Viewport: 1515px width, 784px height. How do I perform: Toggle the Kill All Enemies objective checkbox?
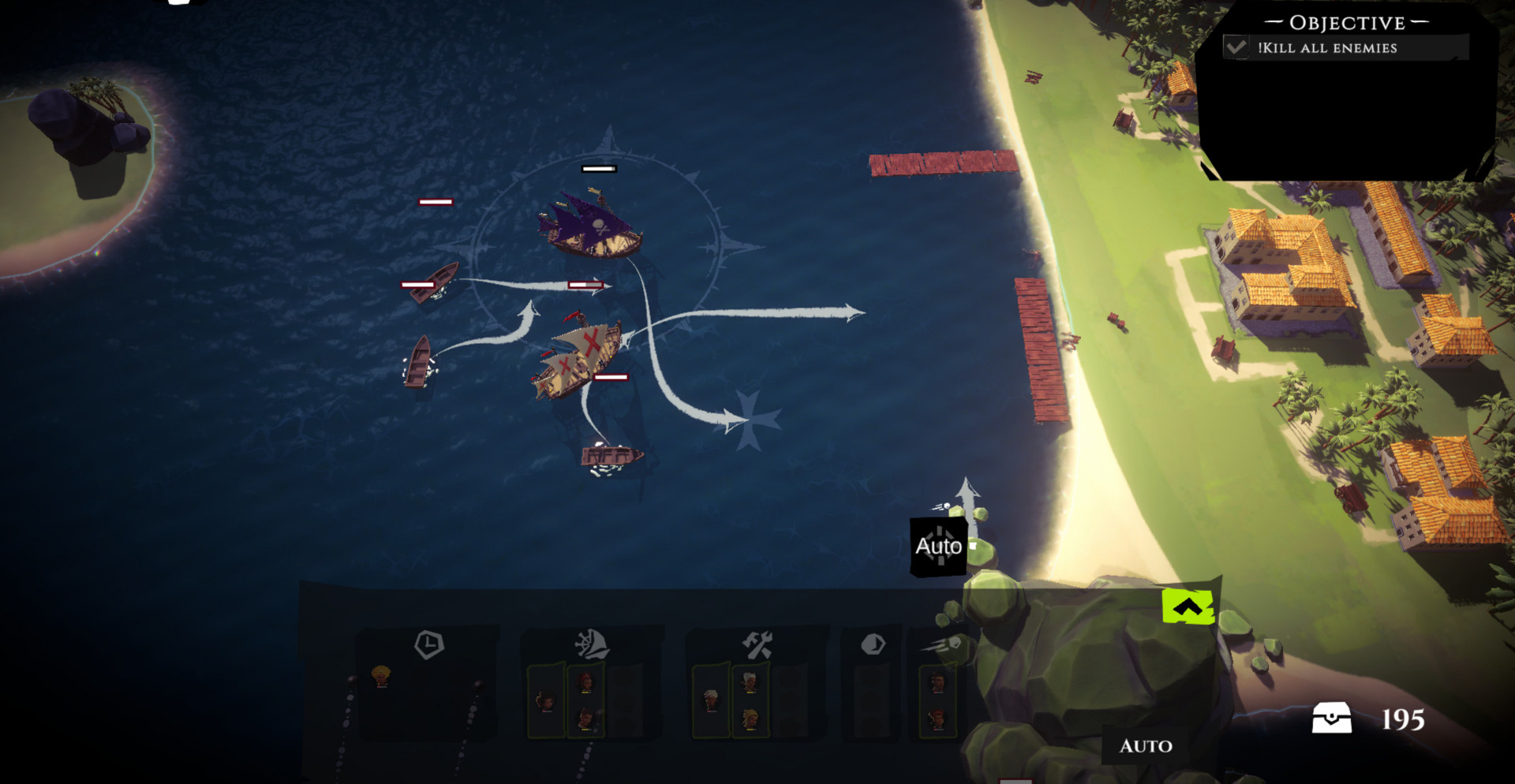point(1236,47)
